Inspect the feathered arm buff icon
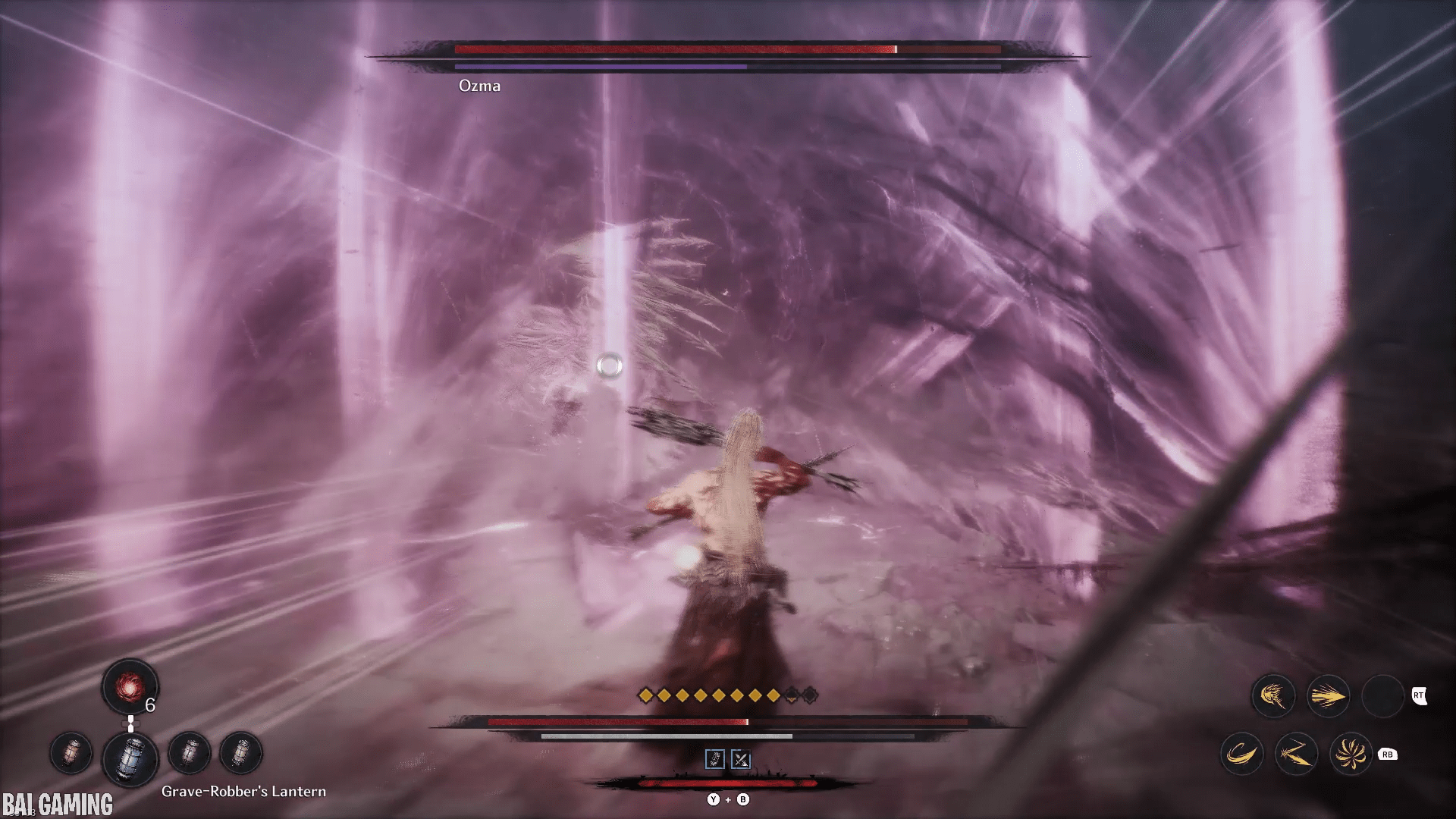This screenshot has height=819, width=1456. (715, 759)
